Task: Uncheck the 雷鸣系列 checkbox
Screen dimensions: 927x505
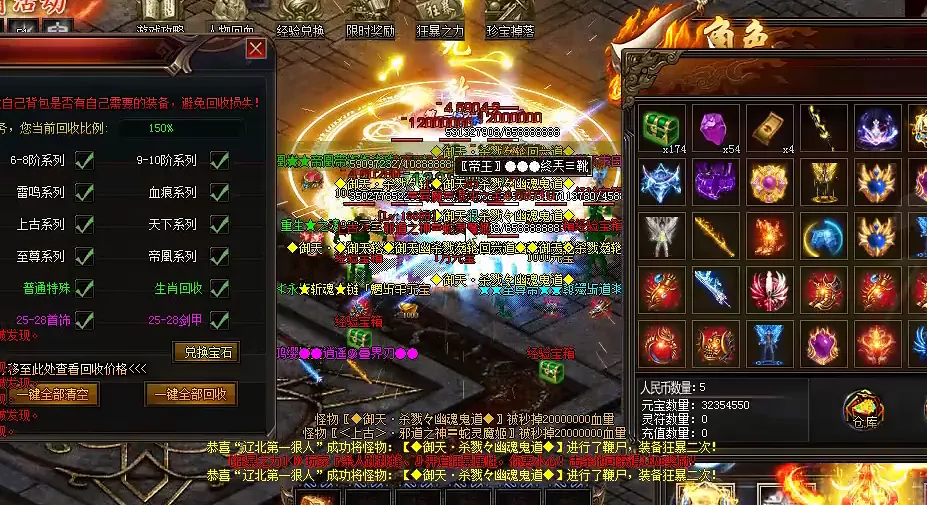Action: tap(85, 192)
